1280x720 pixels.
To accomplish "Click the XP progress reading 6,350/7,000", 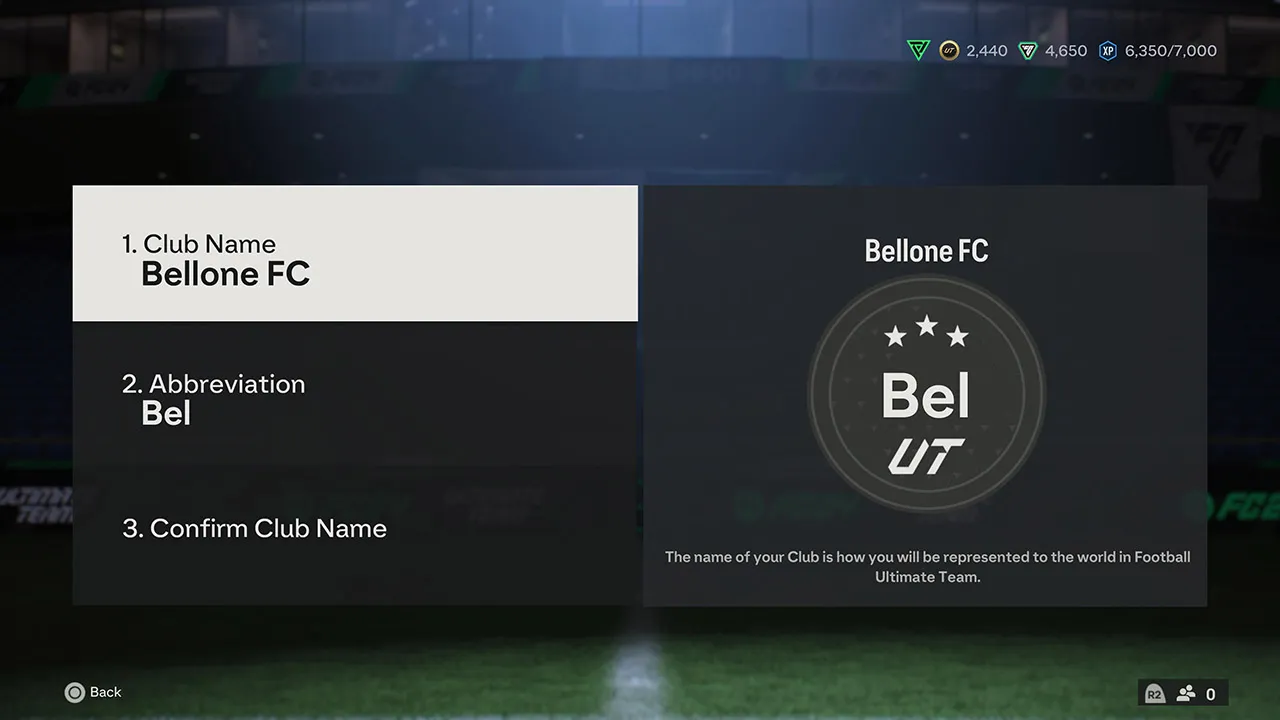I will click(x=1170, y=50).
